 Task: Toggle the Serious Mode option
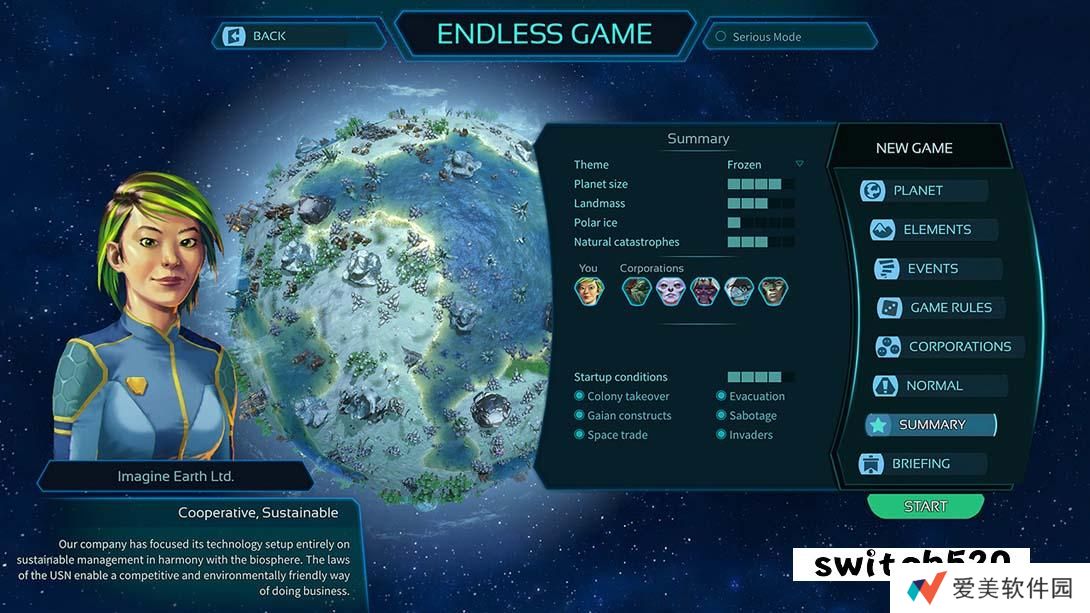pos(720,37)
